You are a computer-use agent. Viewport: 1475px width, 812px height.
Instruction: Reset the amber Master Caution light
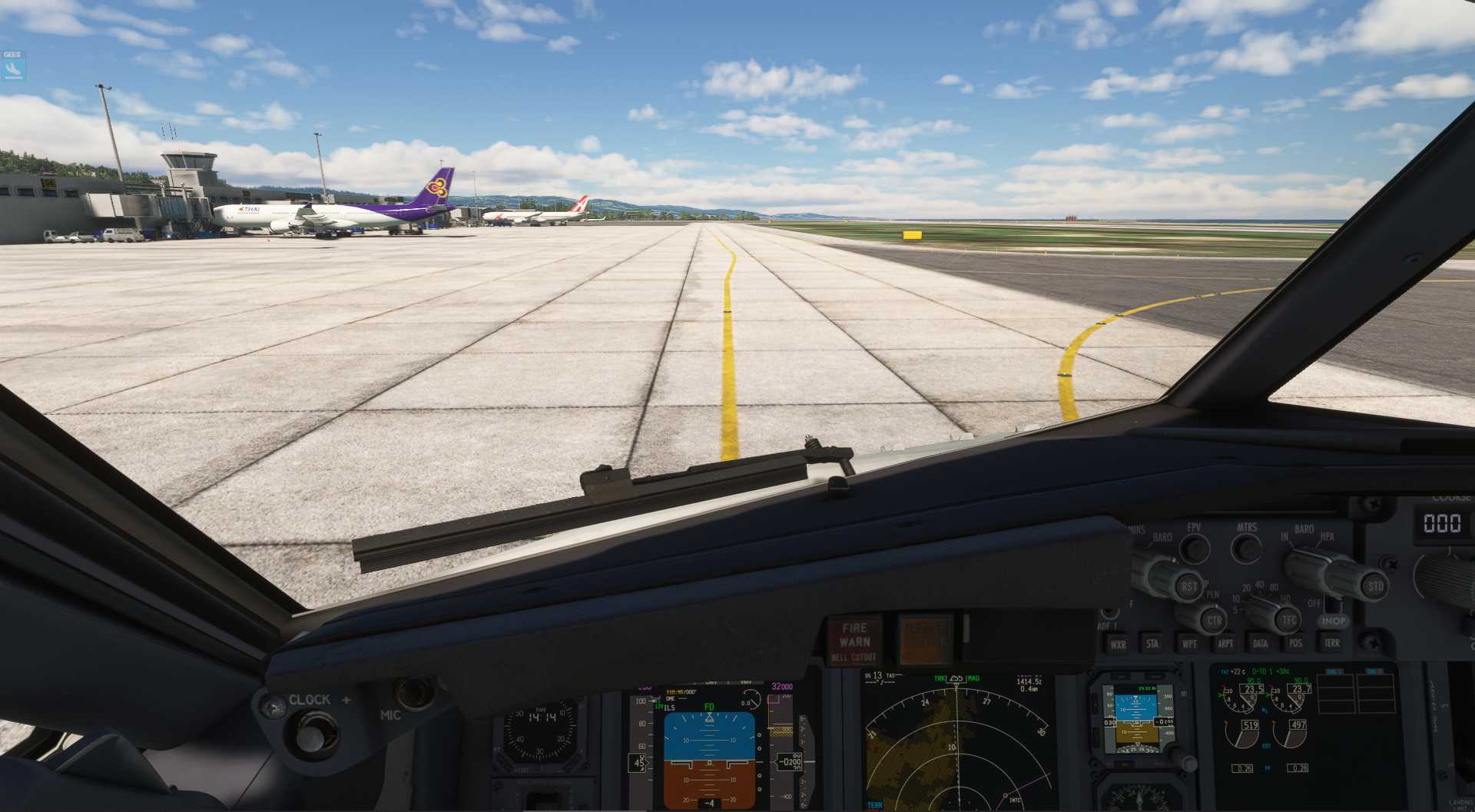click(x=924, y=638)
